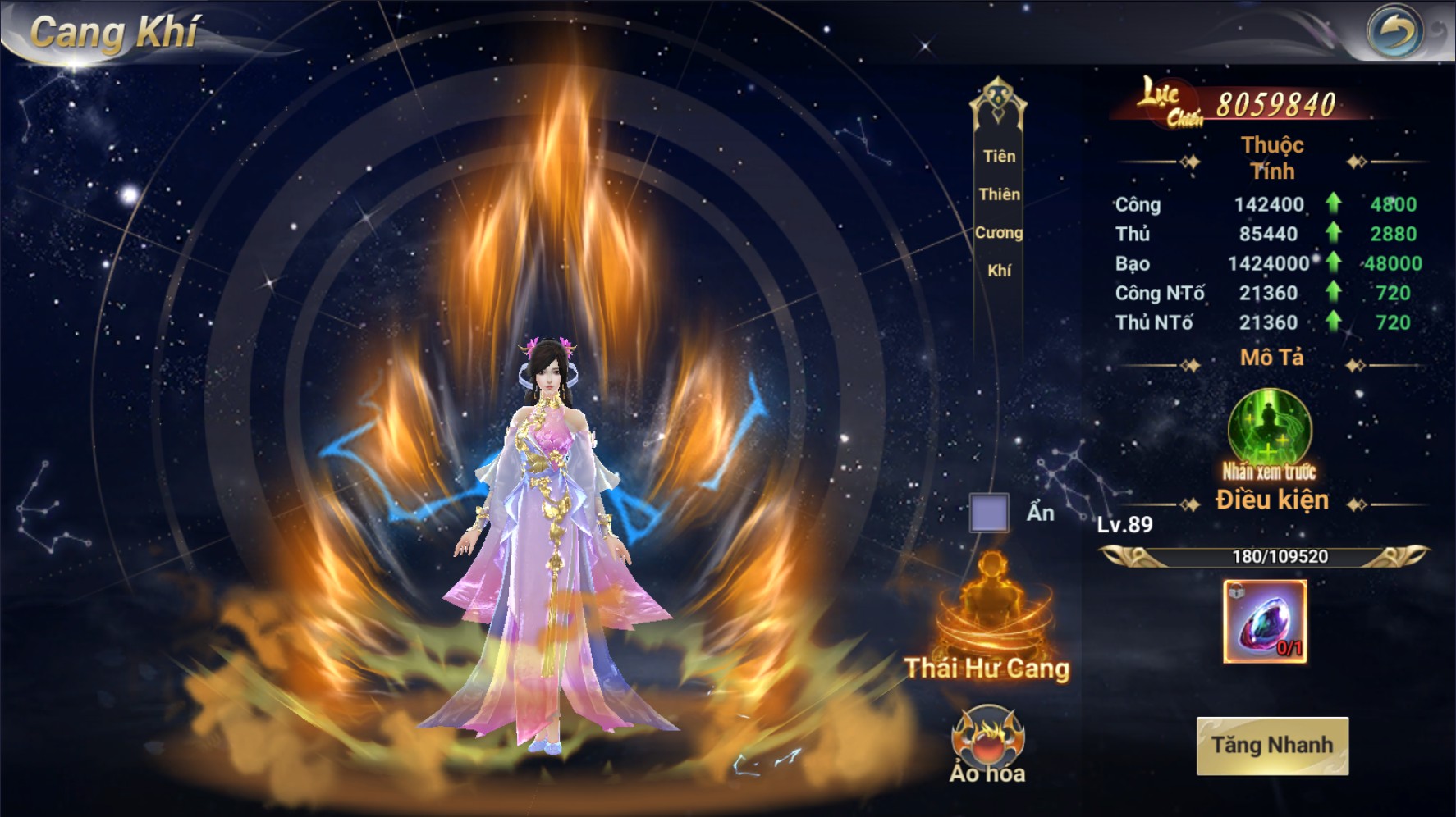
Task: Select the Thái Hư Cang aura figure
Action: pos(991,605)
